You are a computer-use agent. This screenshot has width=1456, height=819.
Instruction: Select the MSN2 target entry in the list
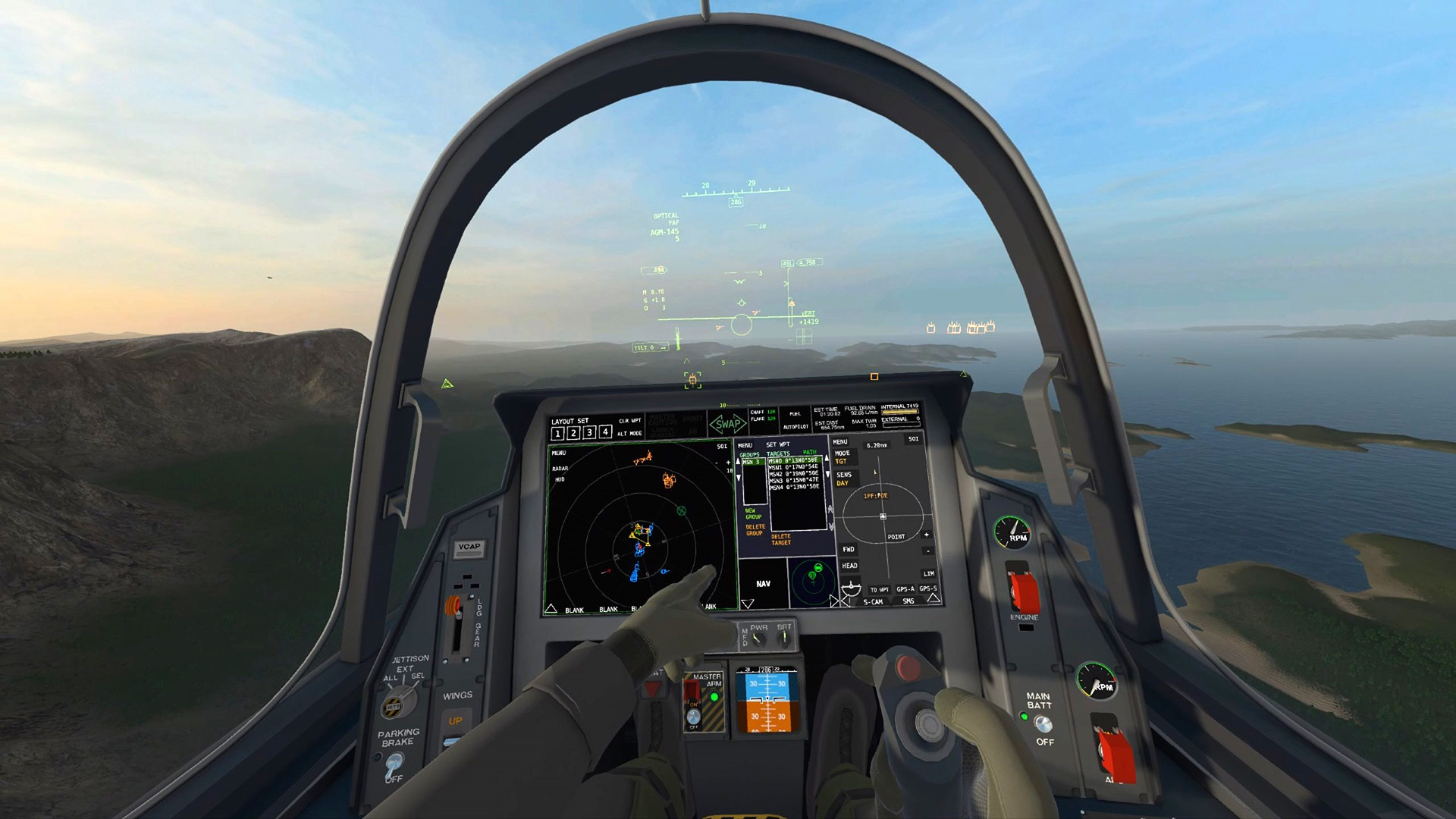[x=794, y=474]
